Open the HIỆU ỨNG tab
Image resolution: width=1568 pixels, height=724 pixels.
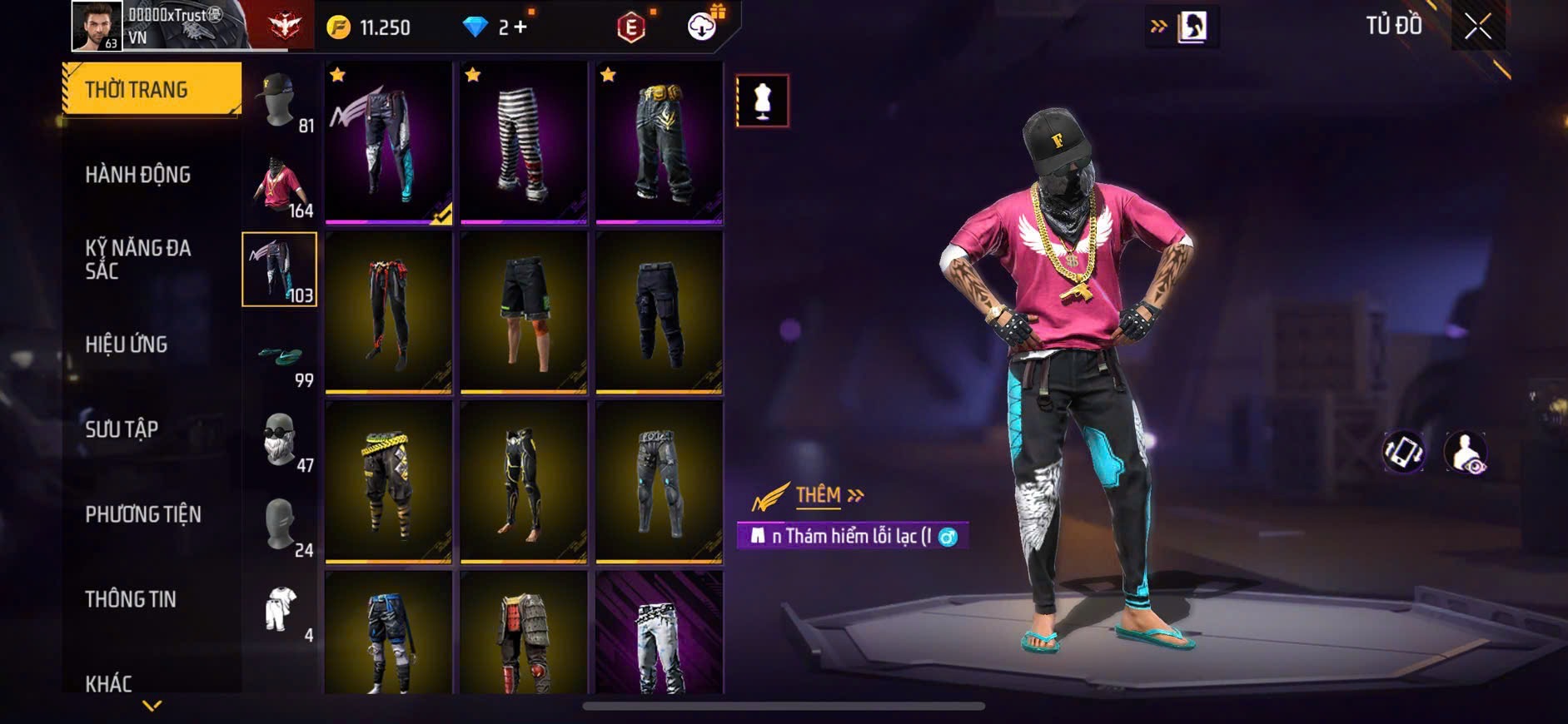pyautogui.click(x=127, y=345)
